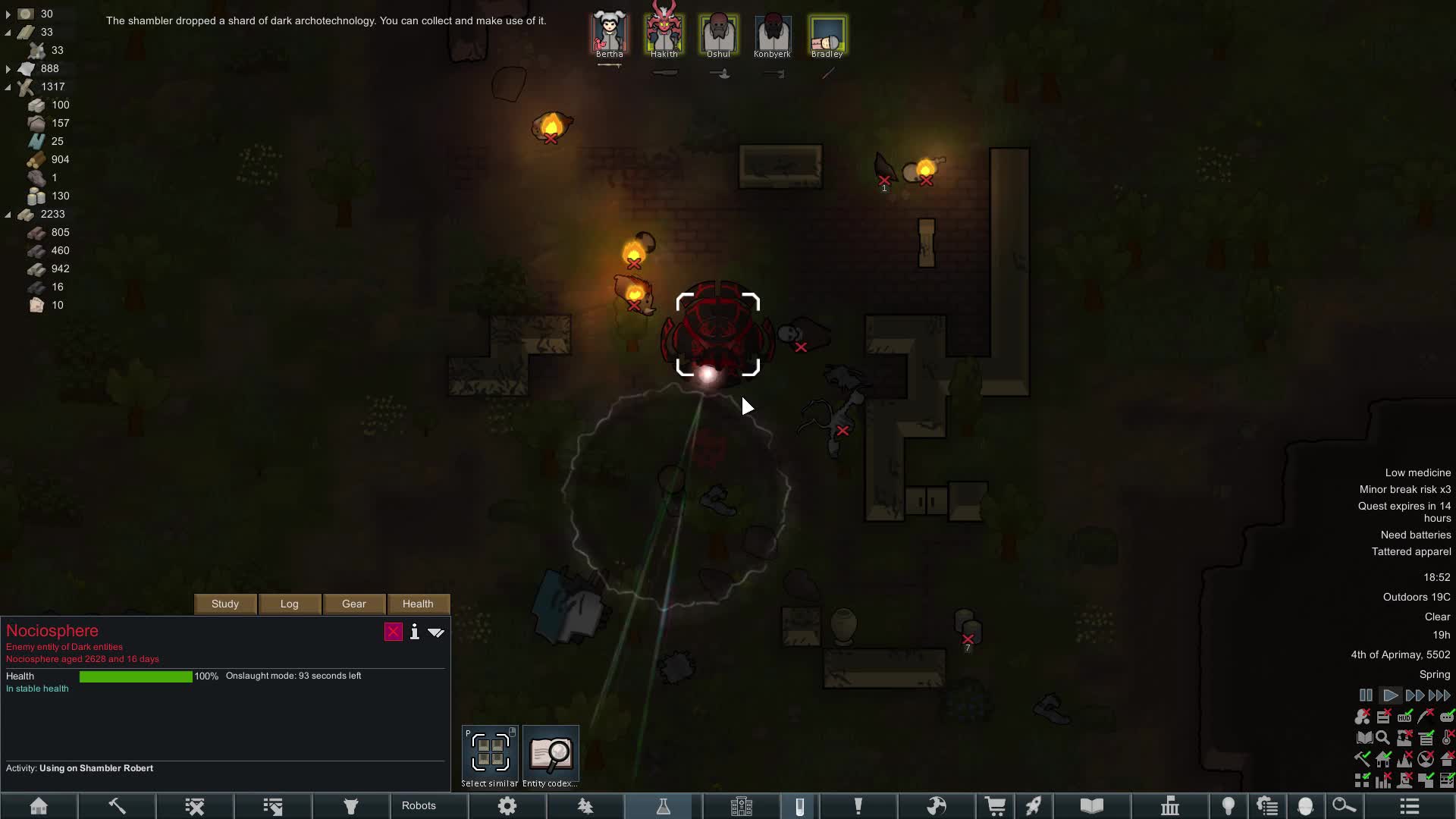Pause the game speed
The width and height of the screenshot is (1456, 819).
[1366, 695]
